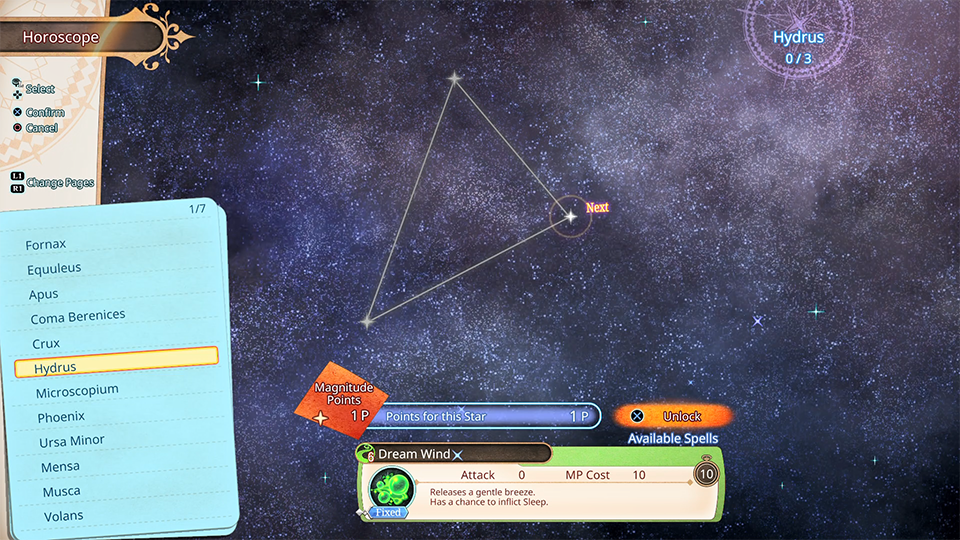Select the Musca constellation
Screen dimensions: 960x540
(61, 492)
